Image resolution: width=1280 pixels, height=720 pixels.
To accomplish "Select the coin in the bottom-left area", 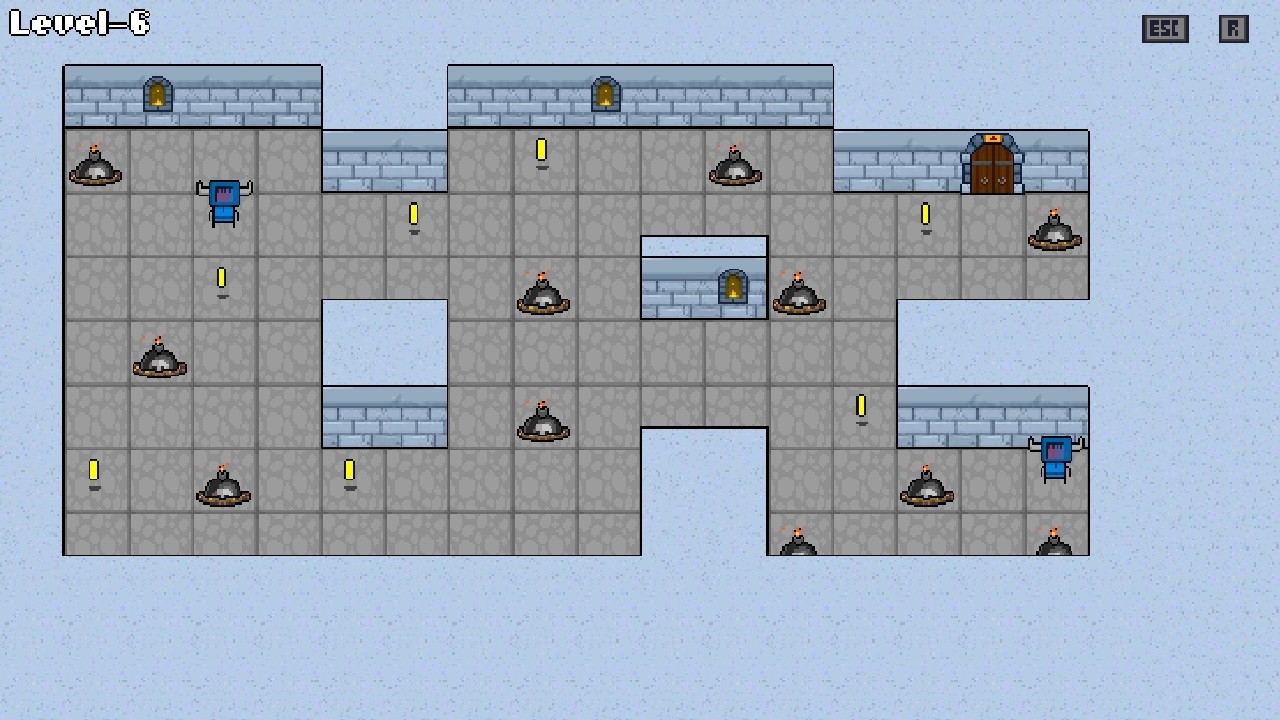I will tap(94, 469).
